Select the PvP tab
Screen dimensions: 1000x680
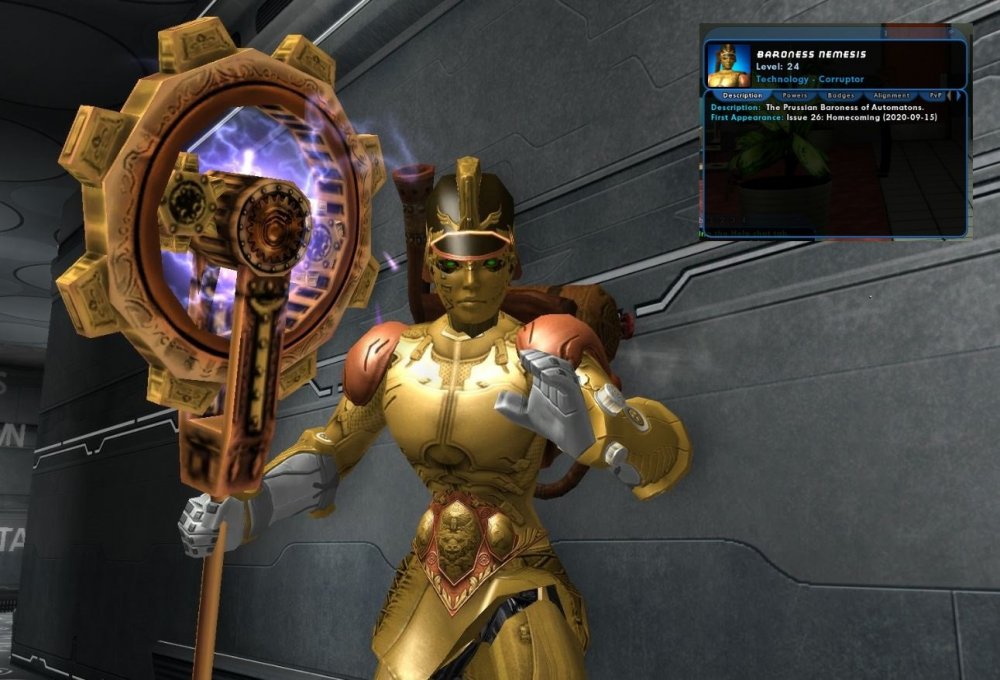click(935, 96)
